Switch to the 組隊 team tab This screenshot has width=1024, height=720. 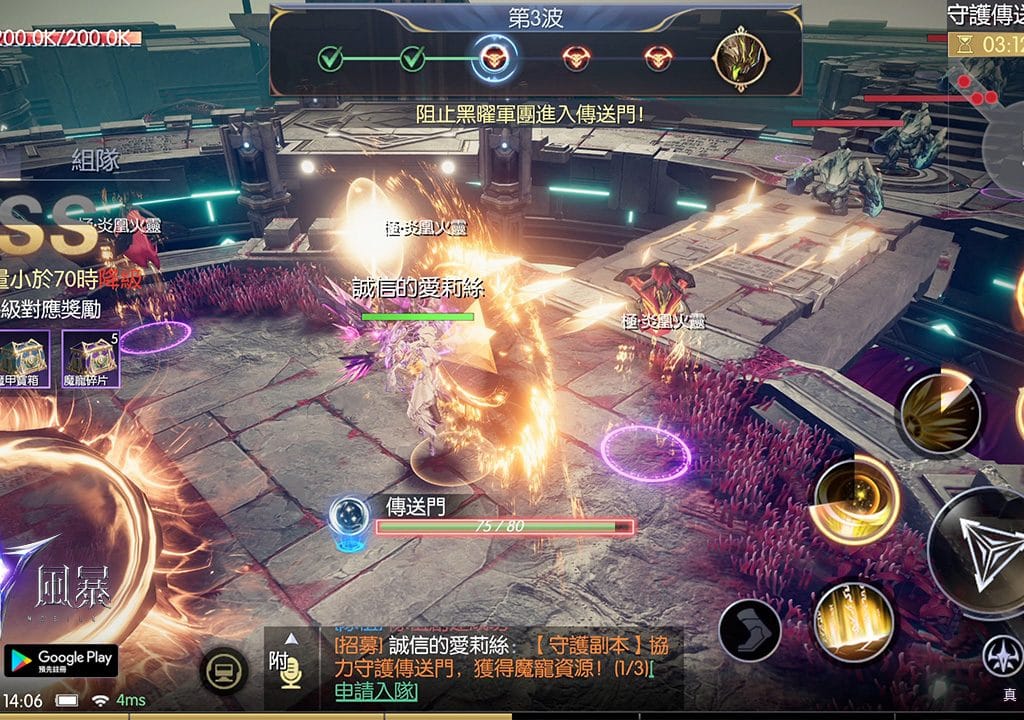(96, 161)
